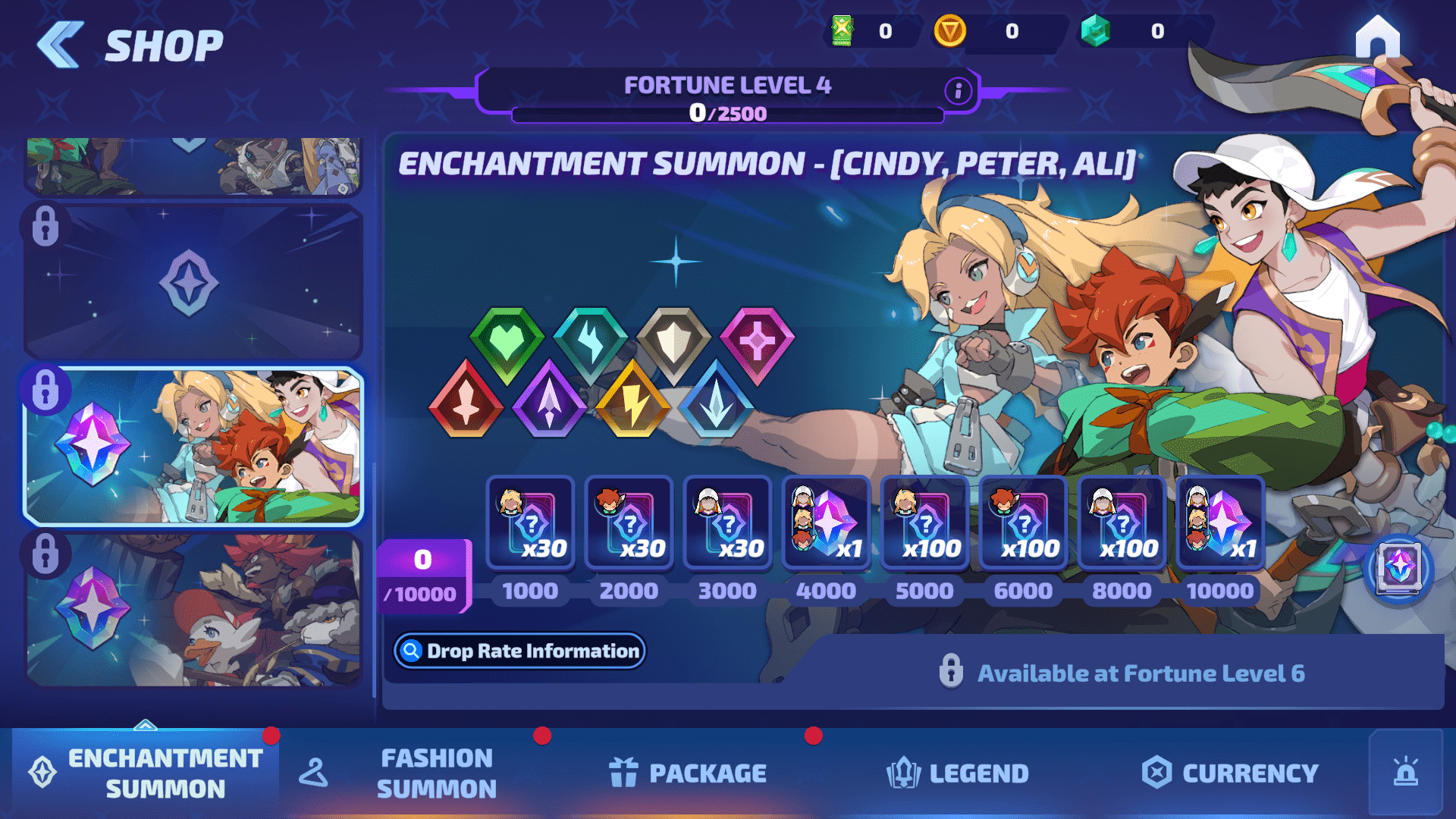
Task: Click the alarm siren button
Action: pyautogui.click(x=1405, y=773)
